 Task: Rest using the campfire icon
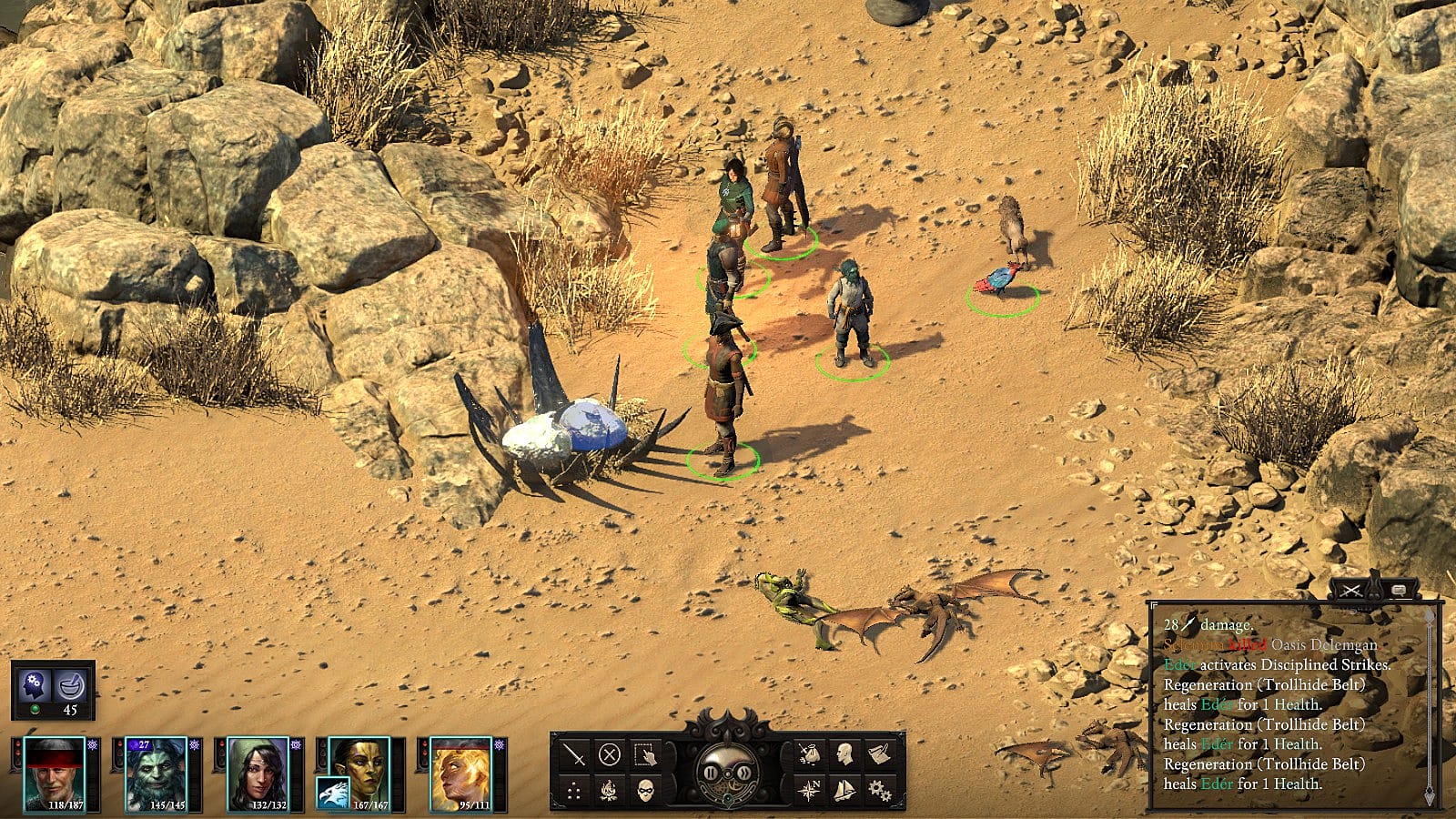pyautogui.click(x=610, y=790)
